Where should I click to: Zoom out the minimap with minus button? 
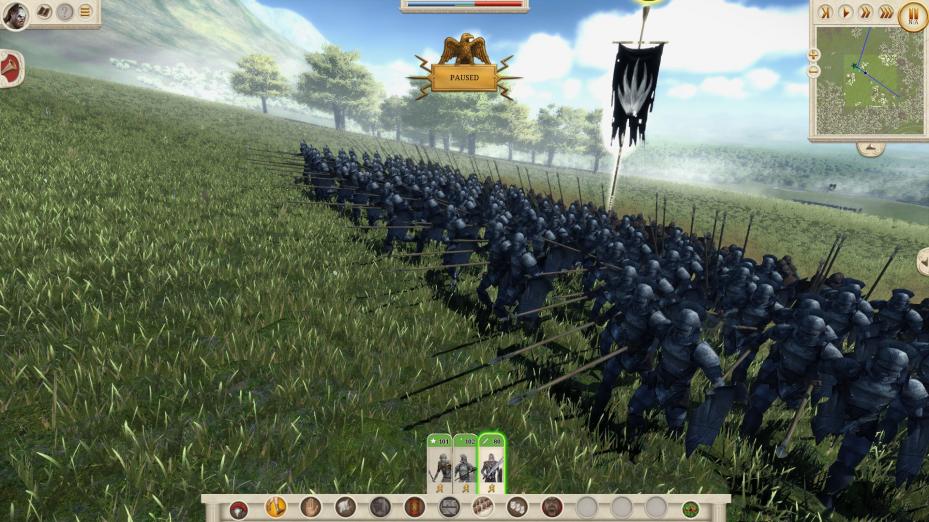(813, 71)
